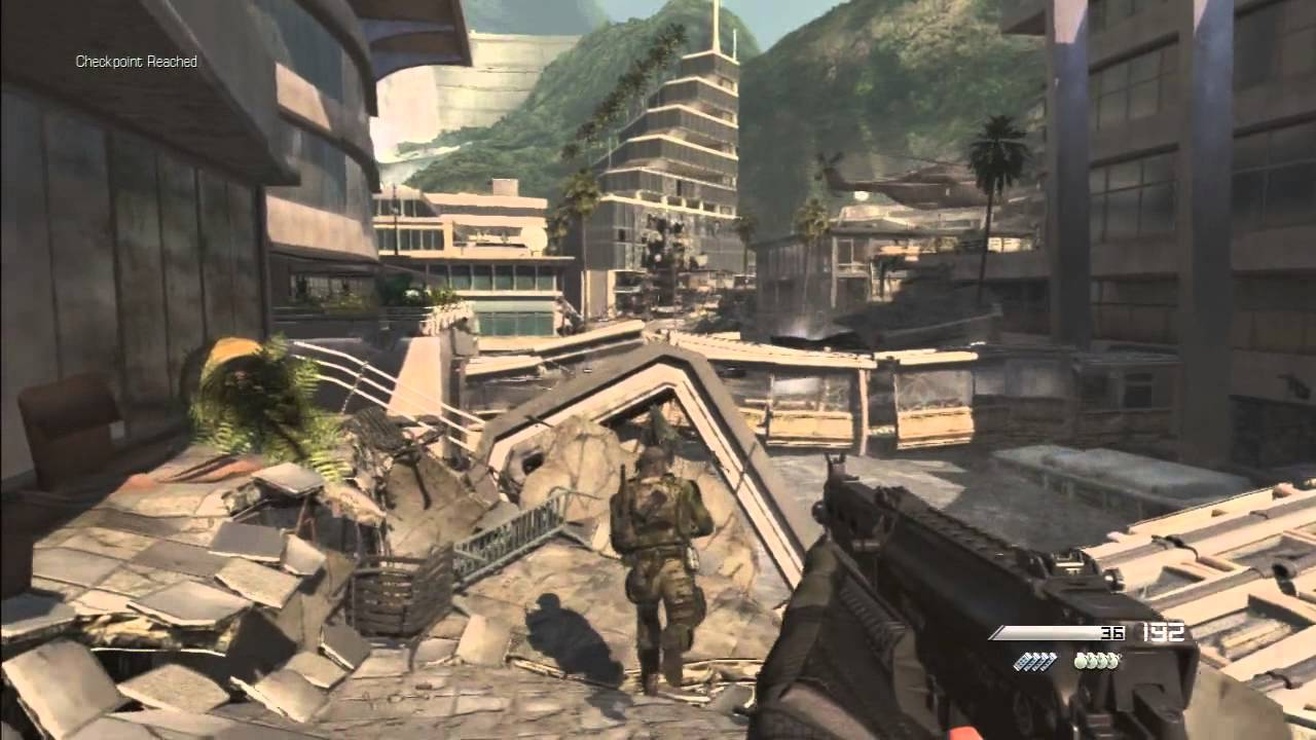Click the last frag grenade icon

[x=1113, y=660]
